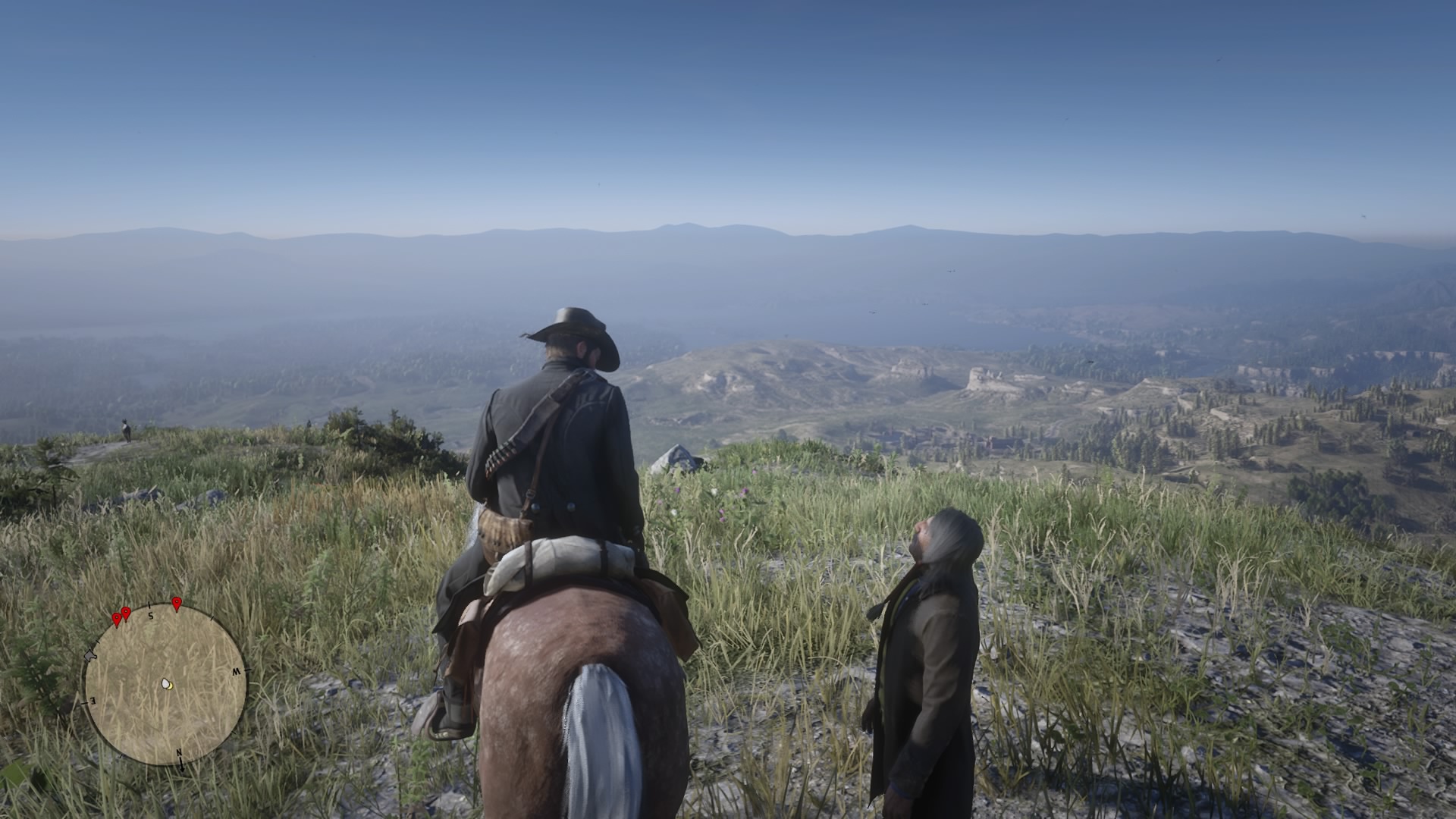Click the leftmost red waypoint pin on minimap

coord(117,617)
